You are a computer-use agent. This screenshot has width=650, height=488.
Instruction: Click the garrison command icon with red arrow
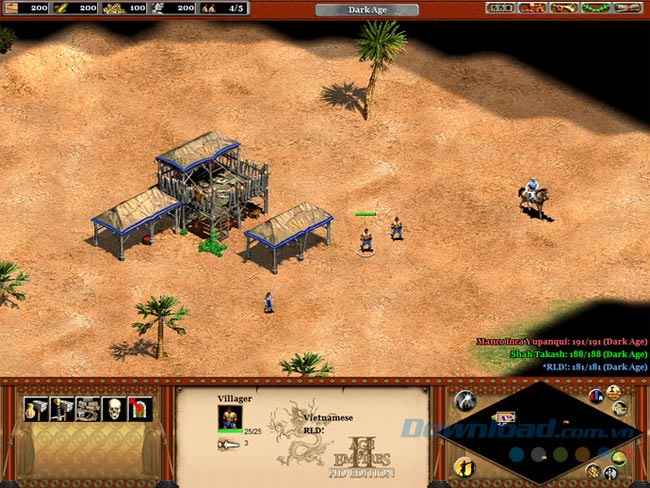click(x=140, y=409)
